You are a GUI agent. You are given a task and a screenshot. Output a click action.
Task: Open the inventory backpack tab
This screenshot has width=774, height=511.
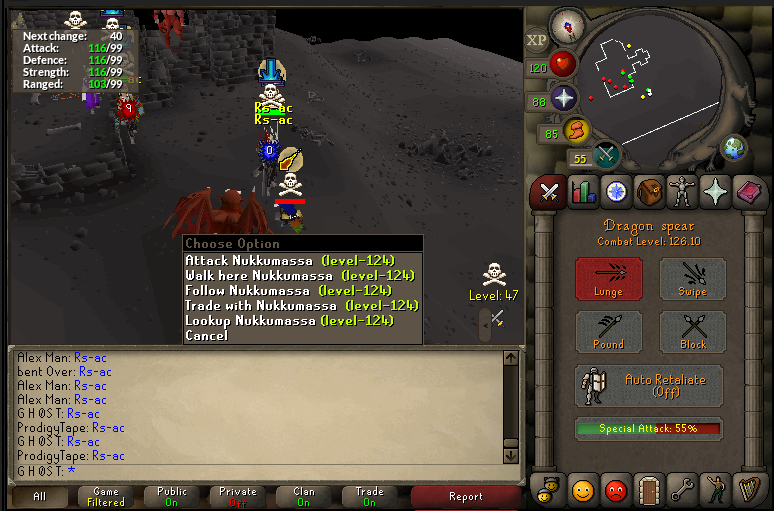[x=649, y=192]
